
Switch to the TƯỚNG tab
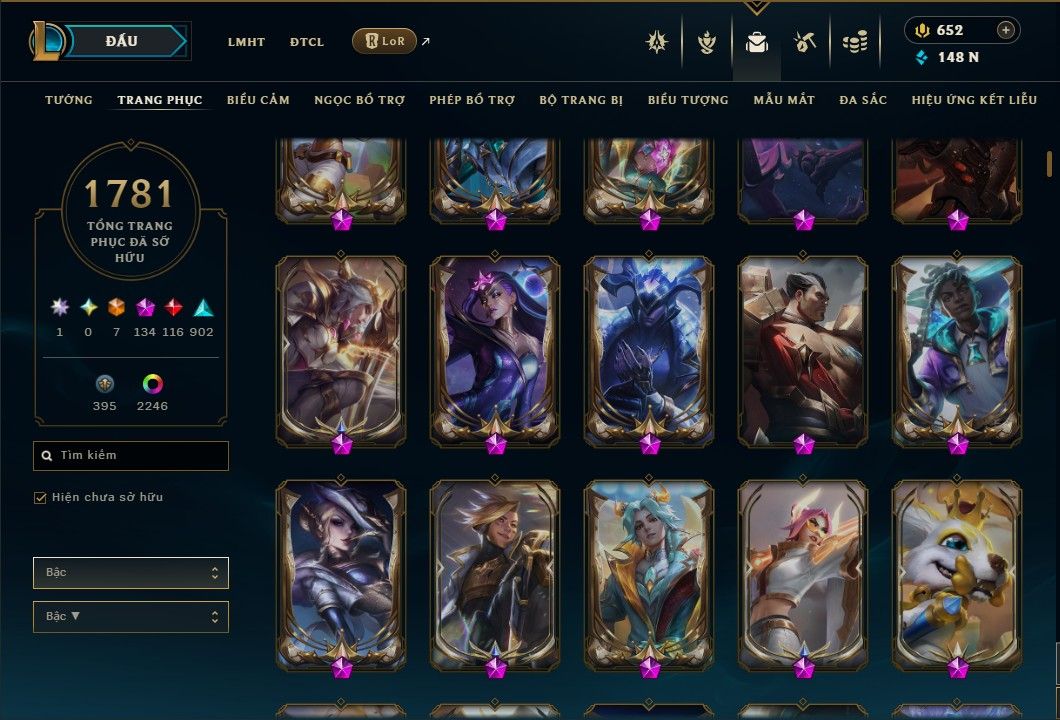pos(69,100)
